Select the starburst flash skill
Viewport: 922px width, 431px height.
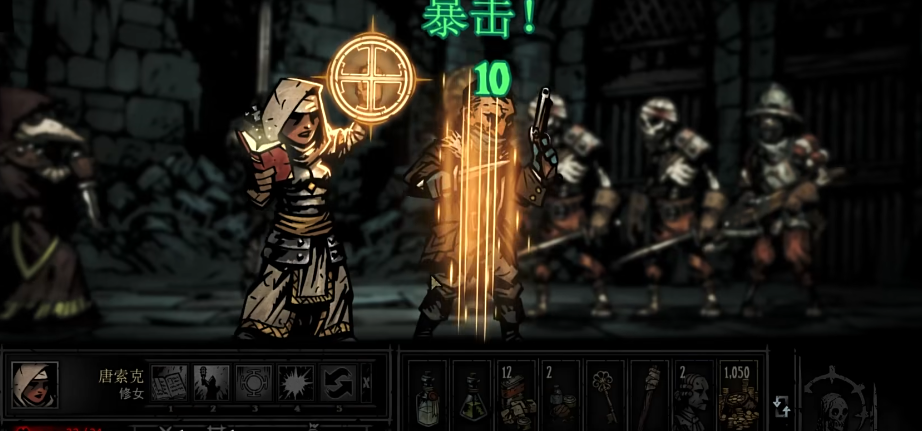(296, 382)
